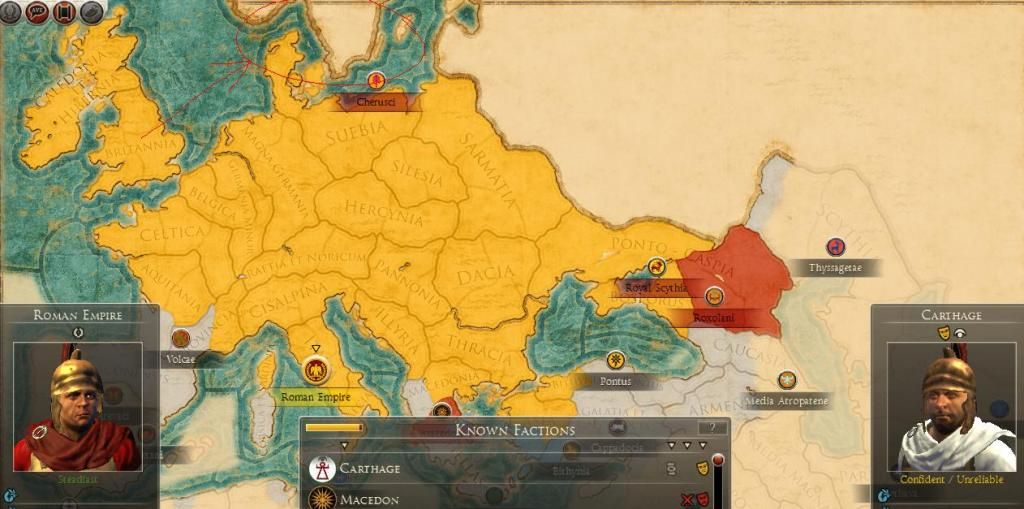1024x509 pixels.
Task: Click the Roman Empire leader portrait
Action: [x=77, y=407]
